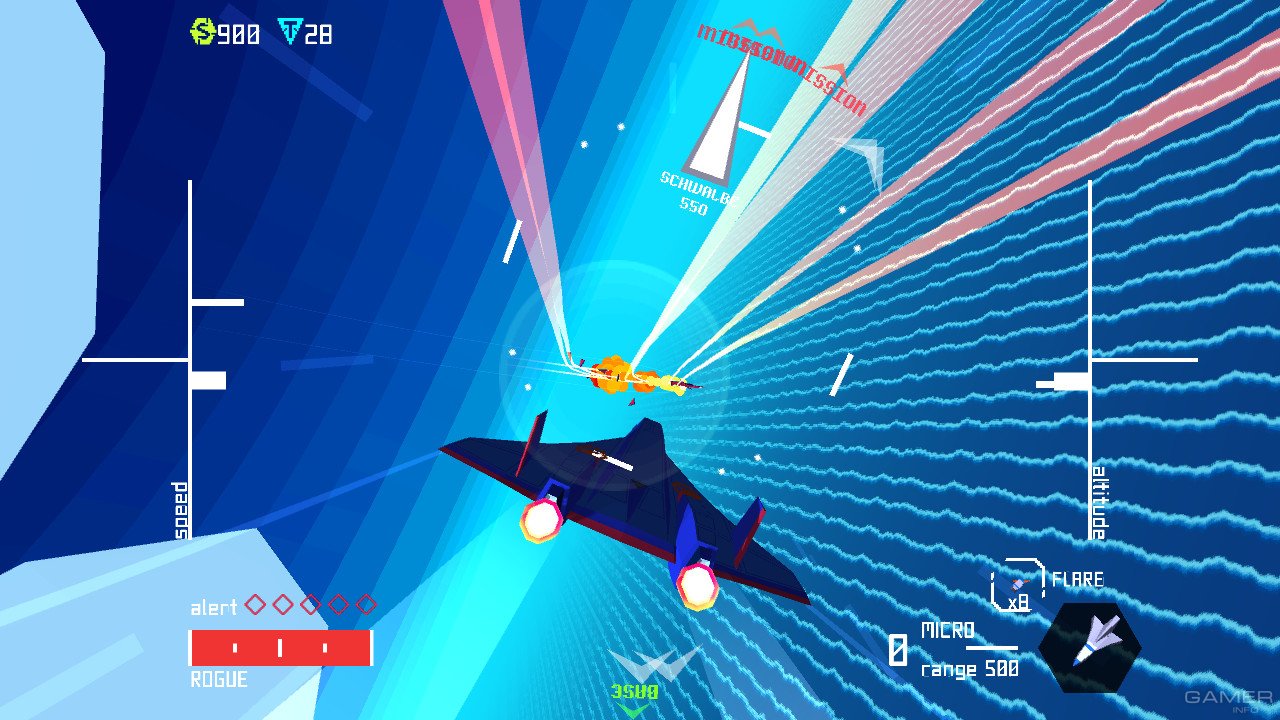The image size is (1280, 720).
Task: Toggle the middle alert diamond
Action: [x=310, y=607]
